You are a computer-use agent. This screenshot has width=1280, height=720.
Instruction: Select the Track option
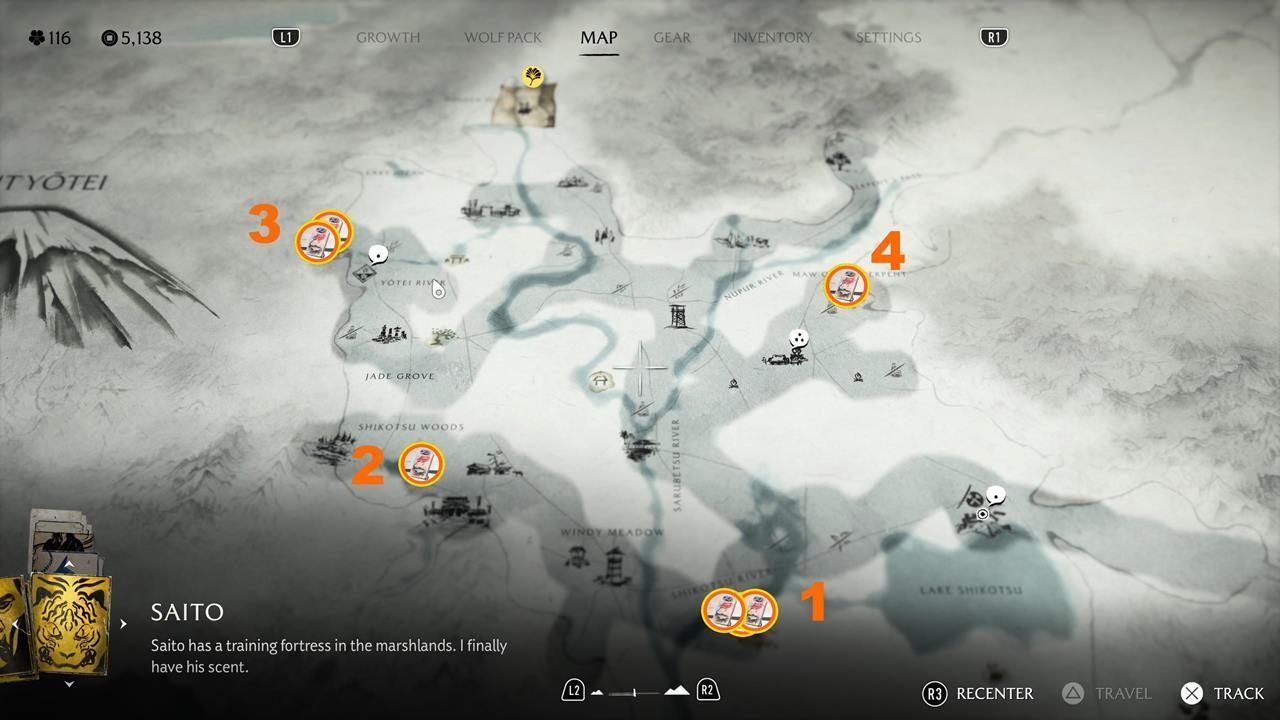(x=1222, y=693)
